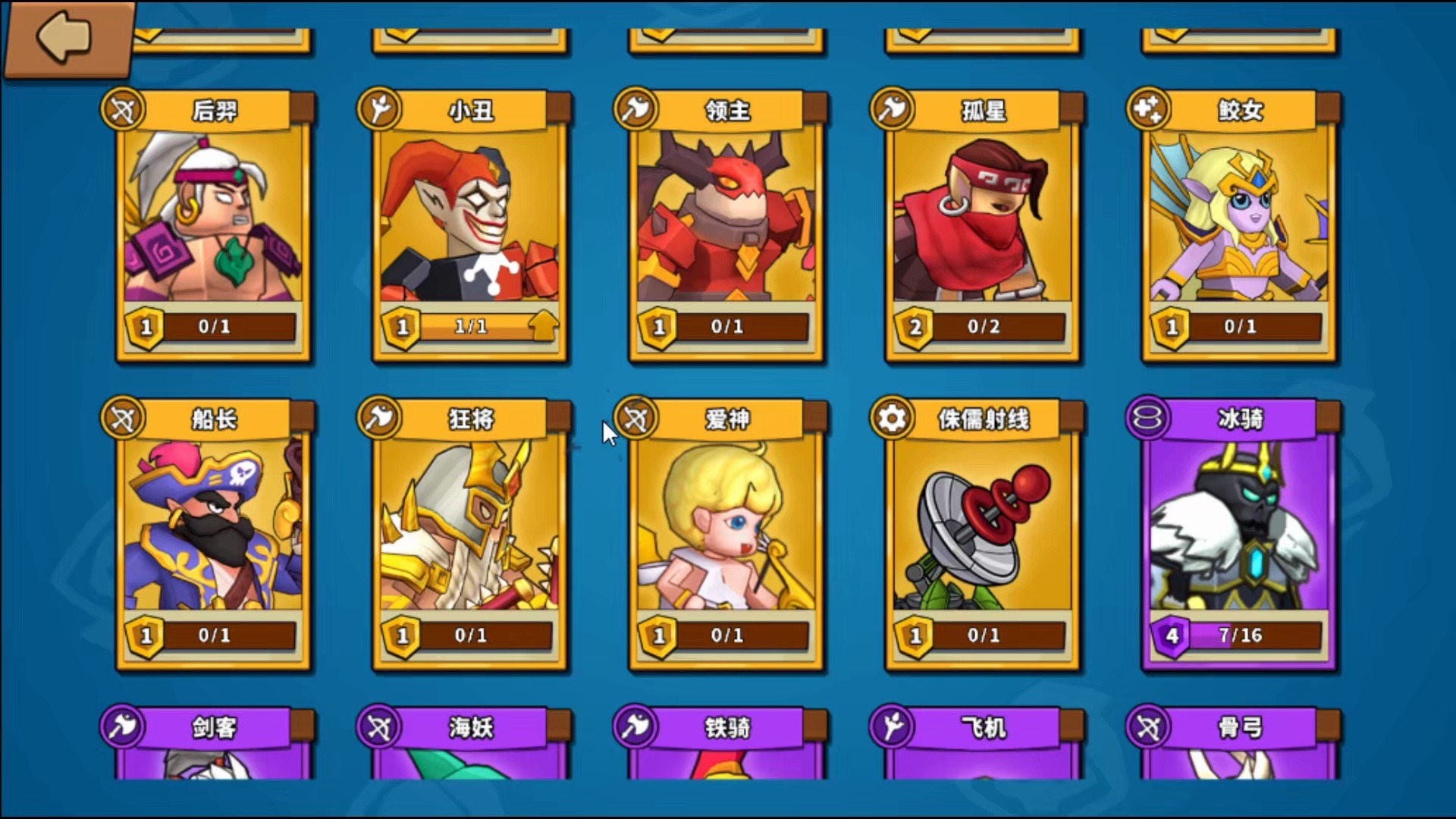Go back with the arrow button
The height and width of the screenshot is (819, 1456).
coord(67,38)
